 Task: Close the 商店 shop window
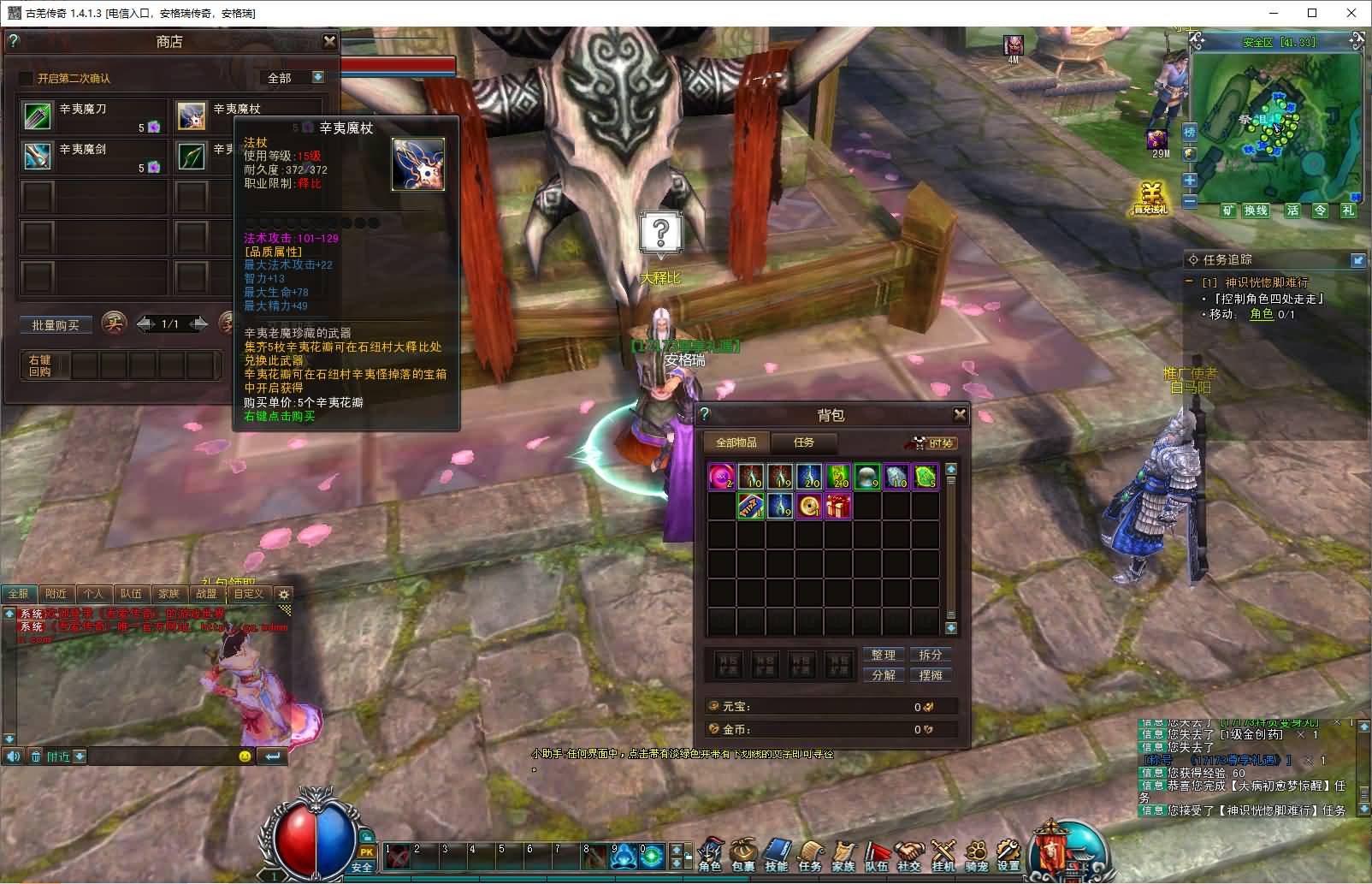[329, 41]
